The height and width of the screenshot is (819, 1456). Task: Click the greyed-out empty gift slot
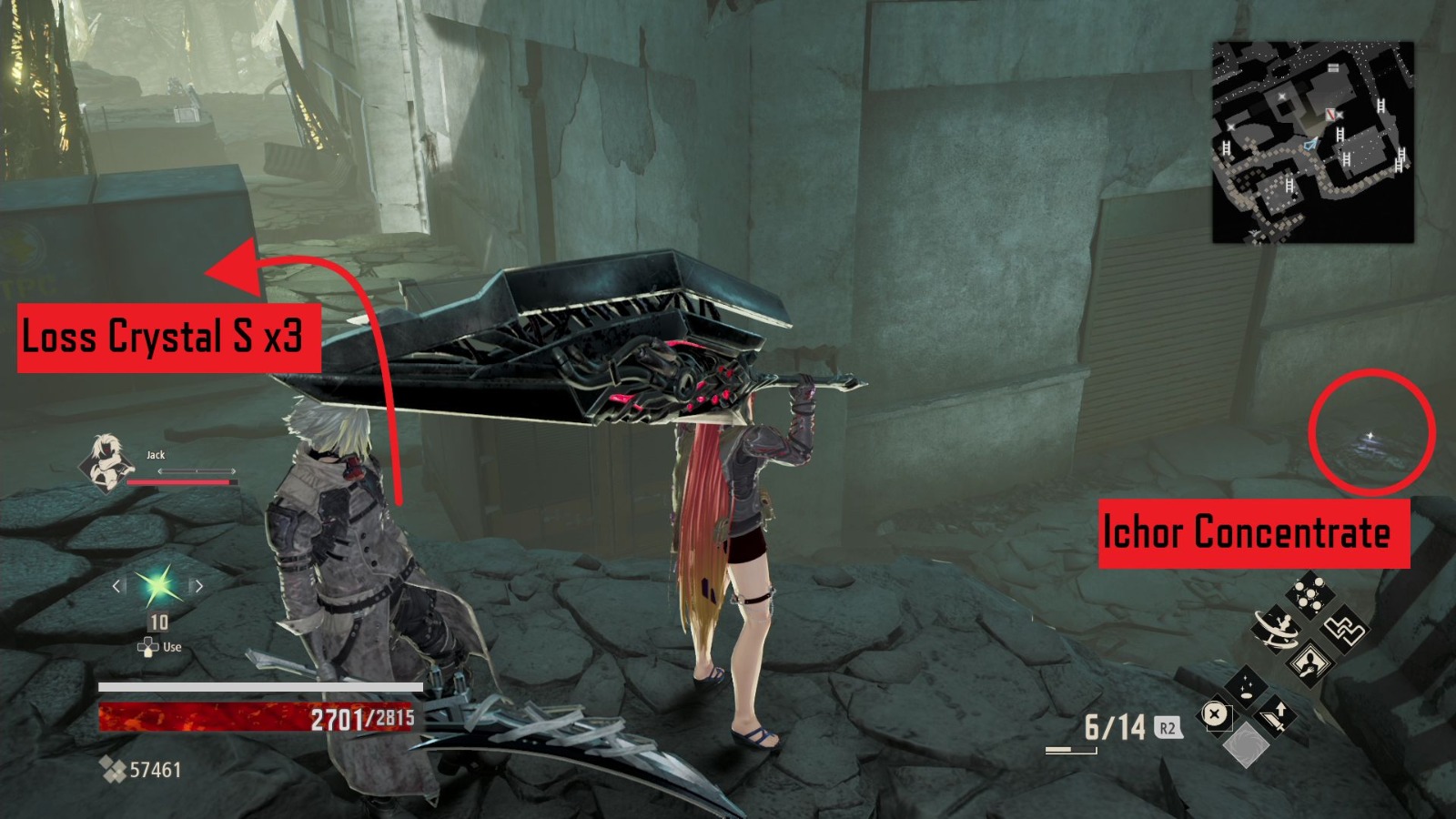coord(1246,747)
